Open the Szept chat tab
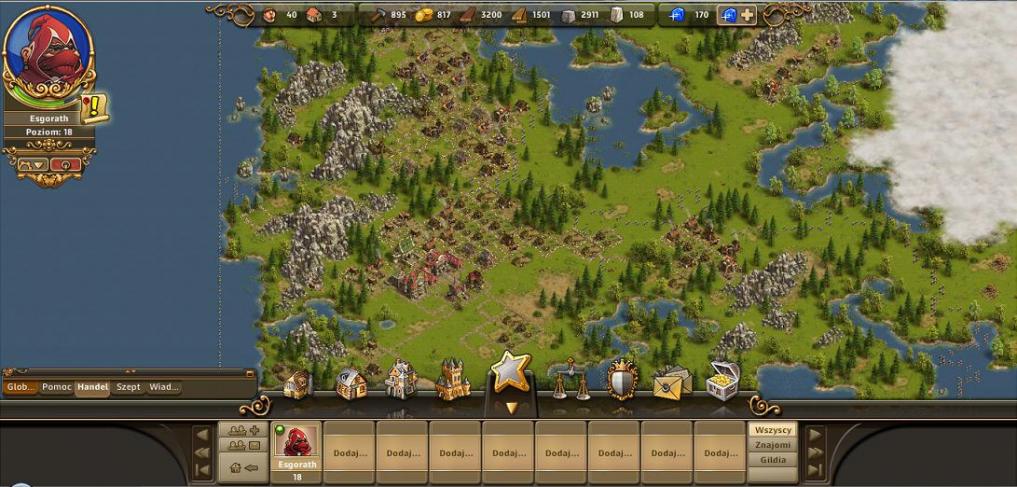The height and width of the screenshot is (487, 1017). click(128, 387)
